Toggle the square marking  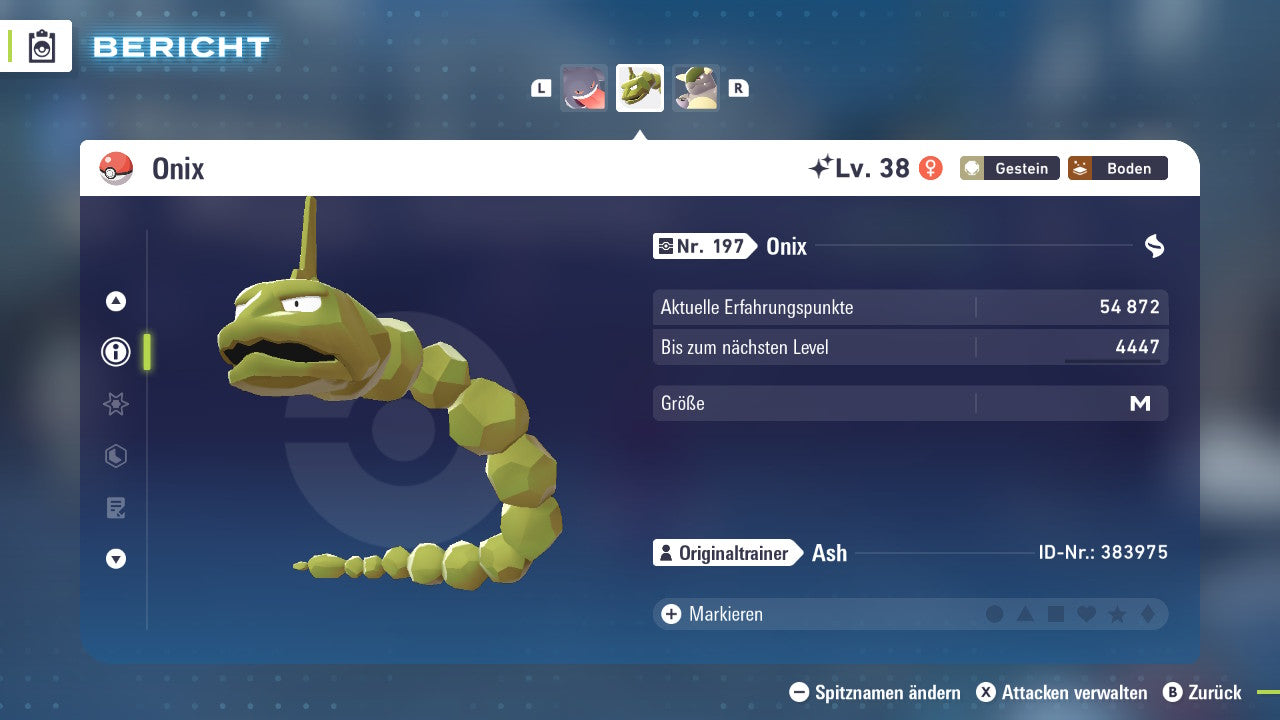point(1056,614)
